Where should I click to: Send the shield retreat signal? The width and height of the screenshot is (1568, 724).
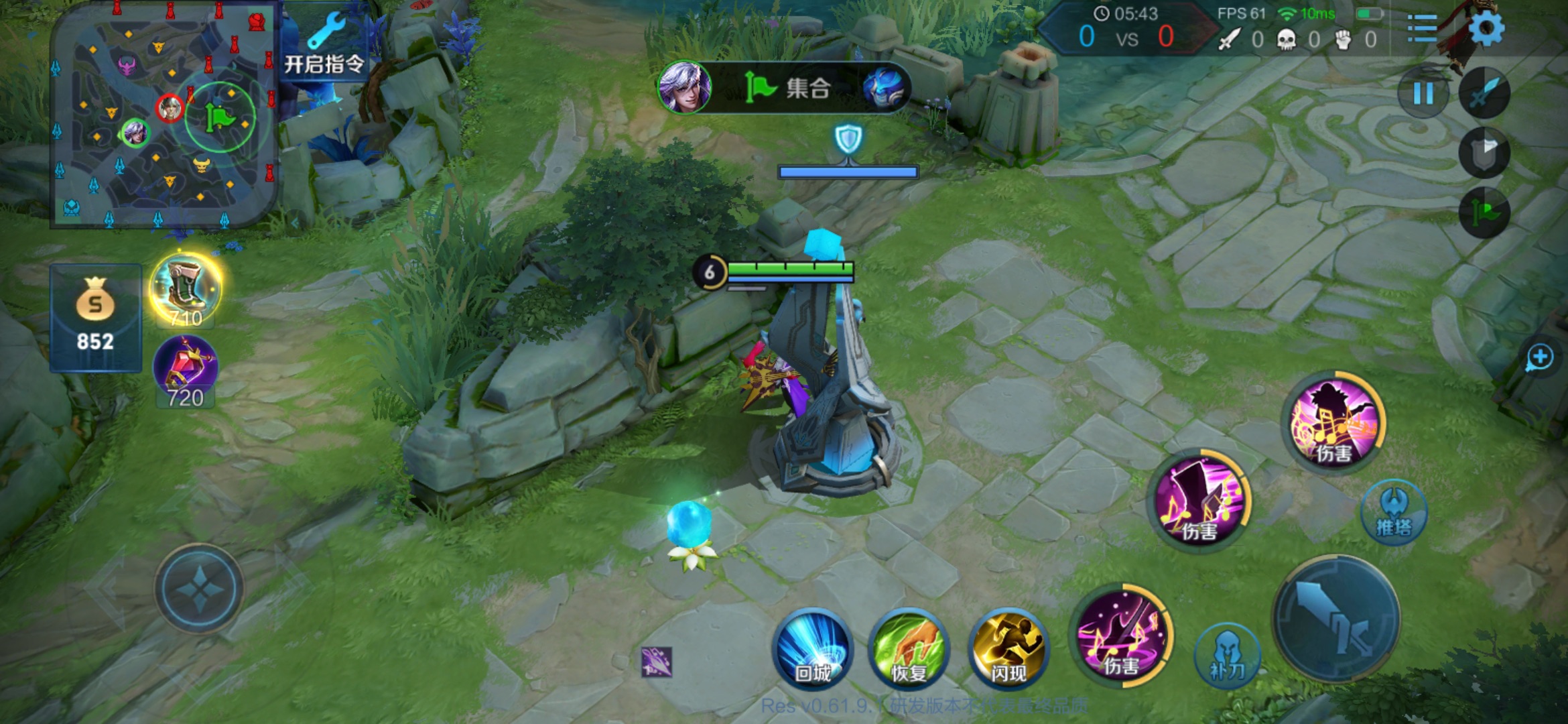(1484, 154)
